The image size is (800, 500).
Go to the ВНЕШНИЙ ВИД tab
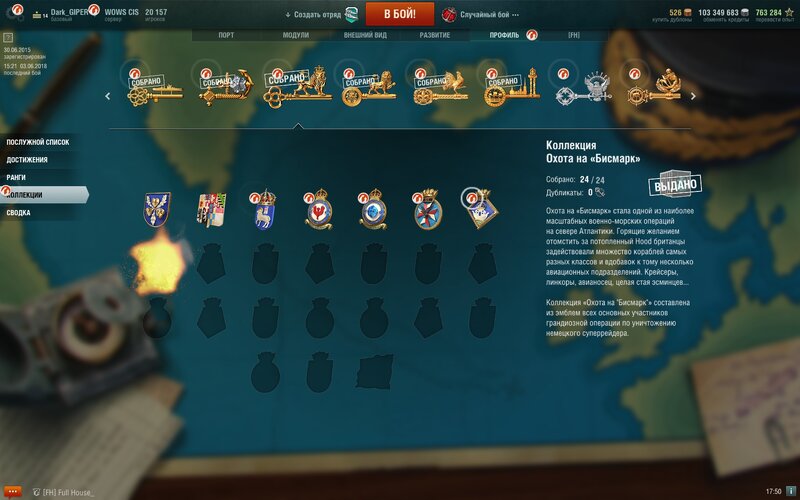[366, 35]
